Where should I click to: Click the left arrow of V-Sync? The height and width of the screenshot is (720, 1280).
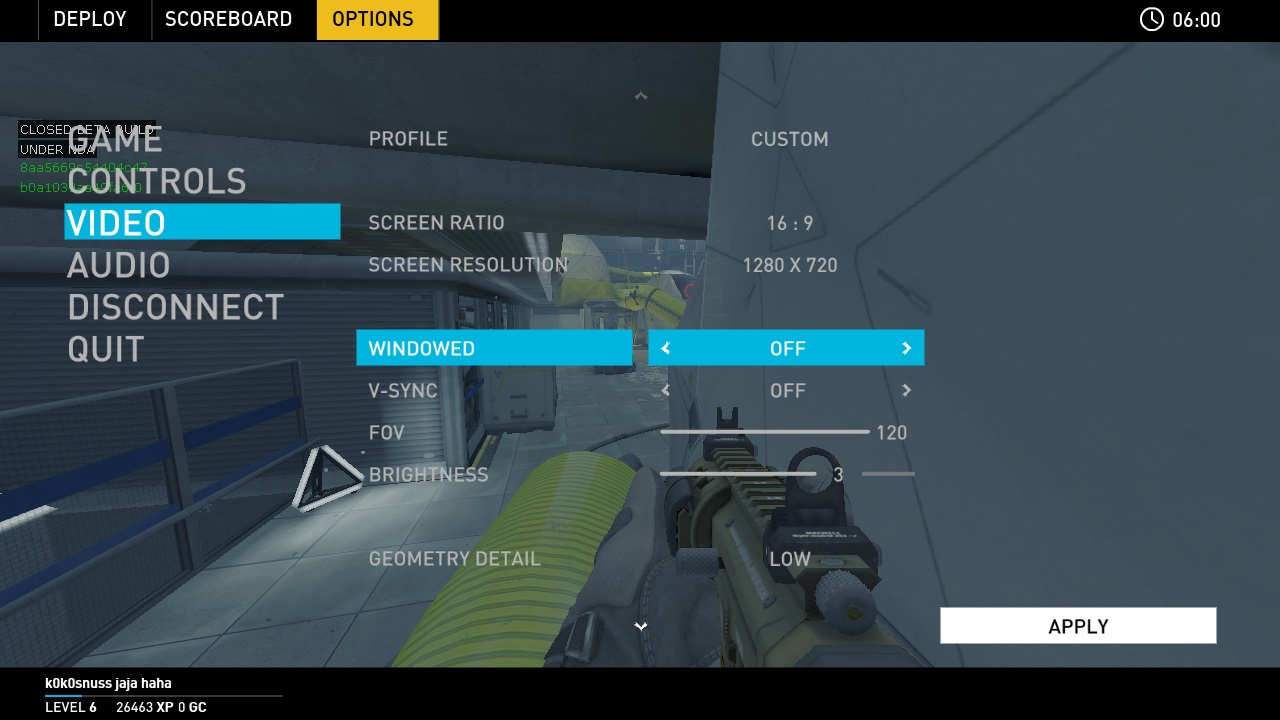point(666,390)
